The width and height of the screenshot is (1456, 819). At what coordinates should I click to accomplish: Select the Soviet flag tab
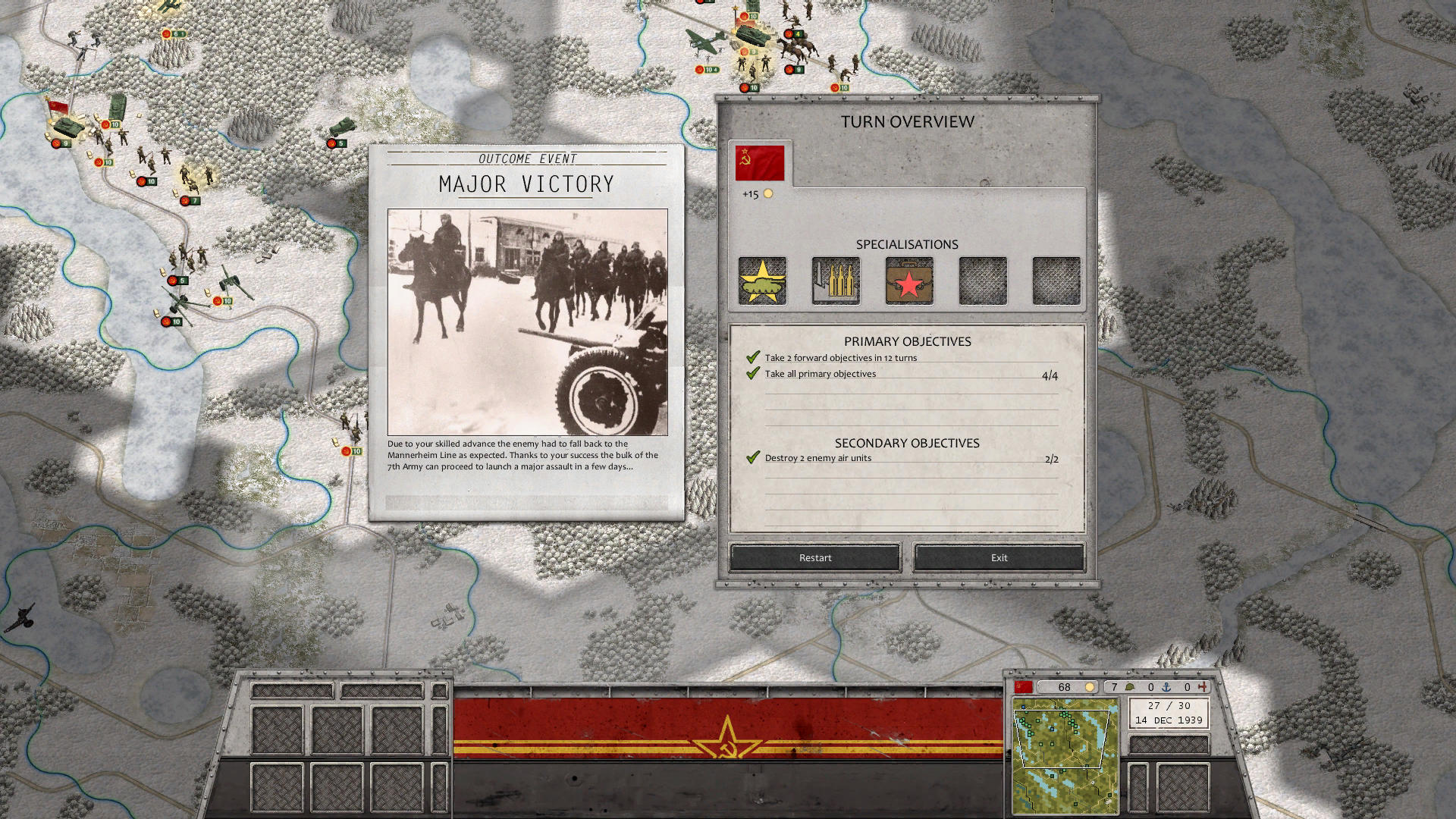(759, 163)
